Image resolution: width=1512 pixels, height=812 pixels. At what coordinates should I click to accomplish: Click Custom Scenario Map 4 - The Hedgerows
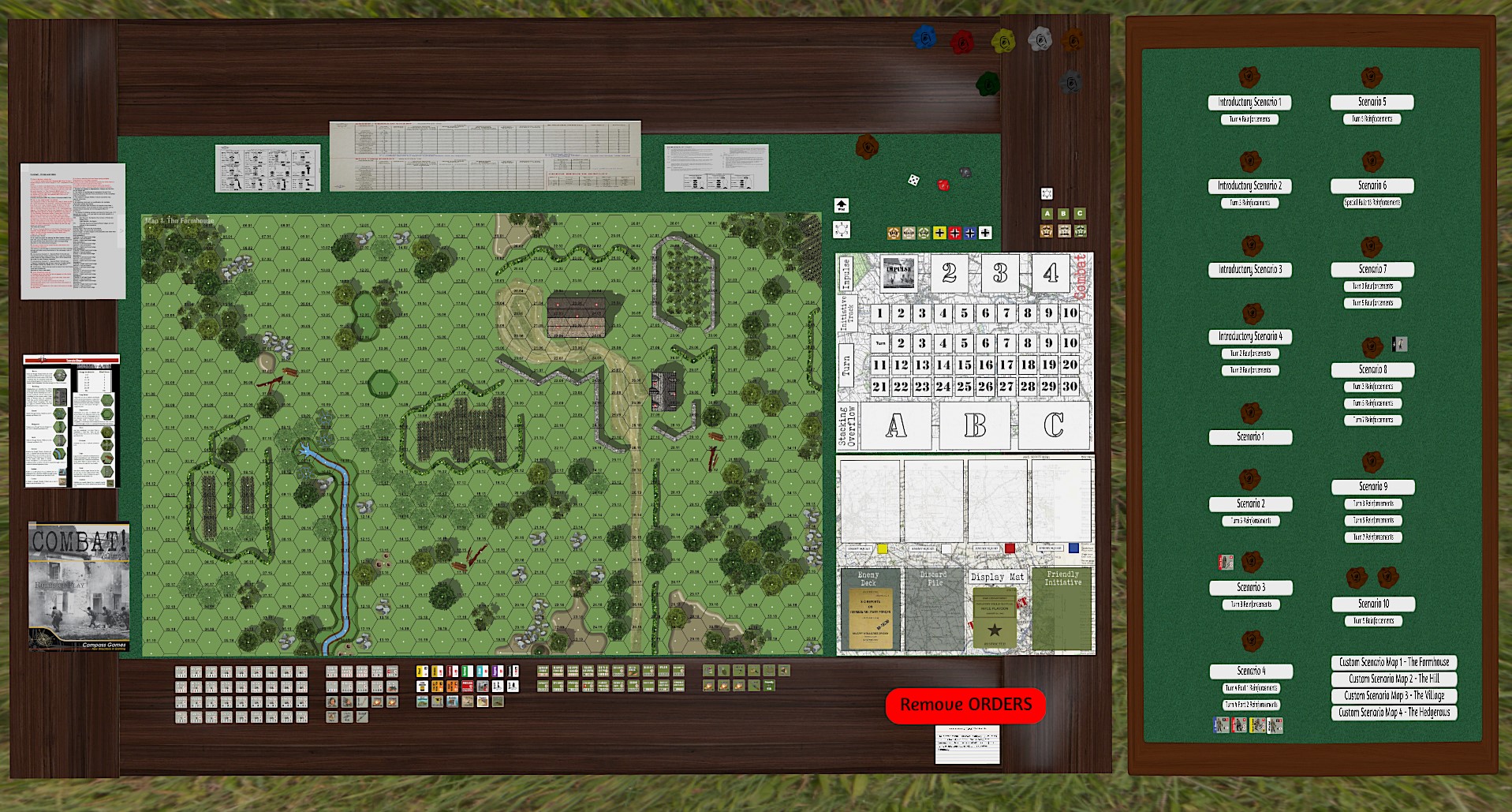click(1396, 713)
